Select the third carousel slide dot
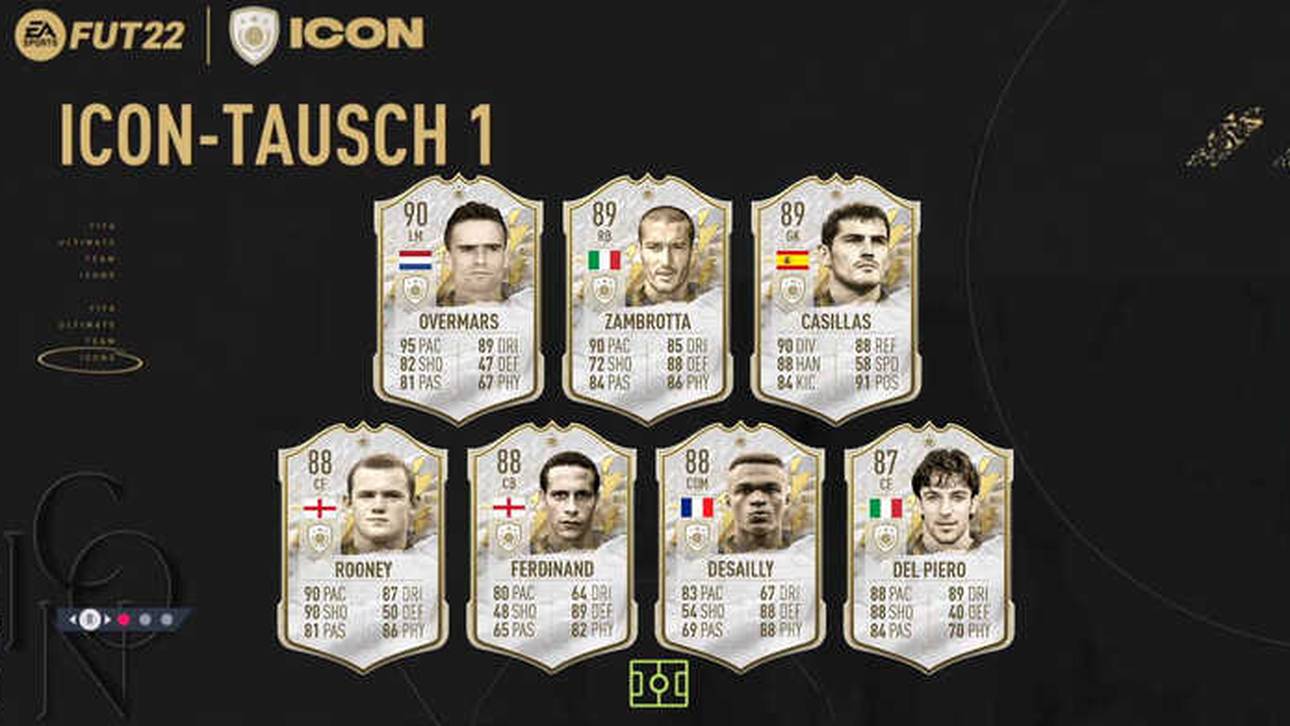 point(166,619)
